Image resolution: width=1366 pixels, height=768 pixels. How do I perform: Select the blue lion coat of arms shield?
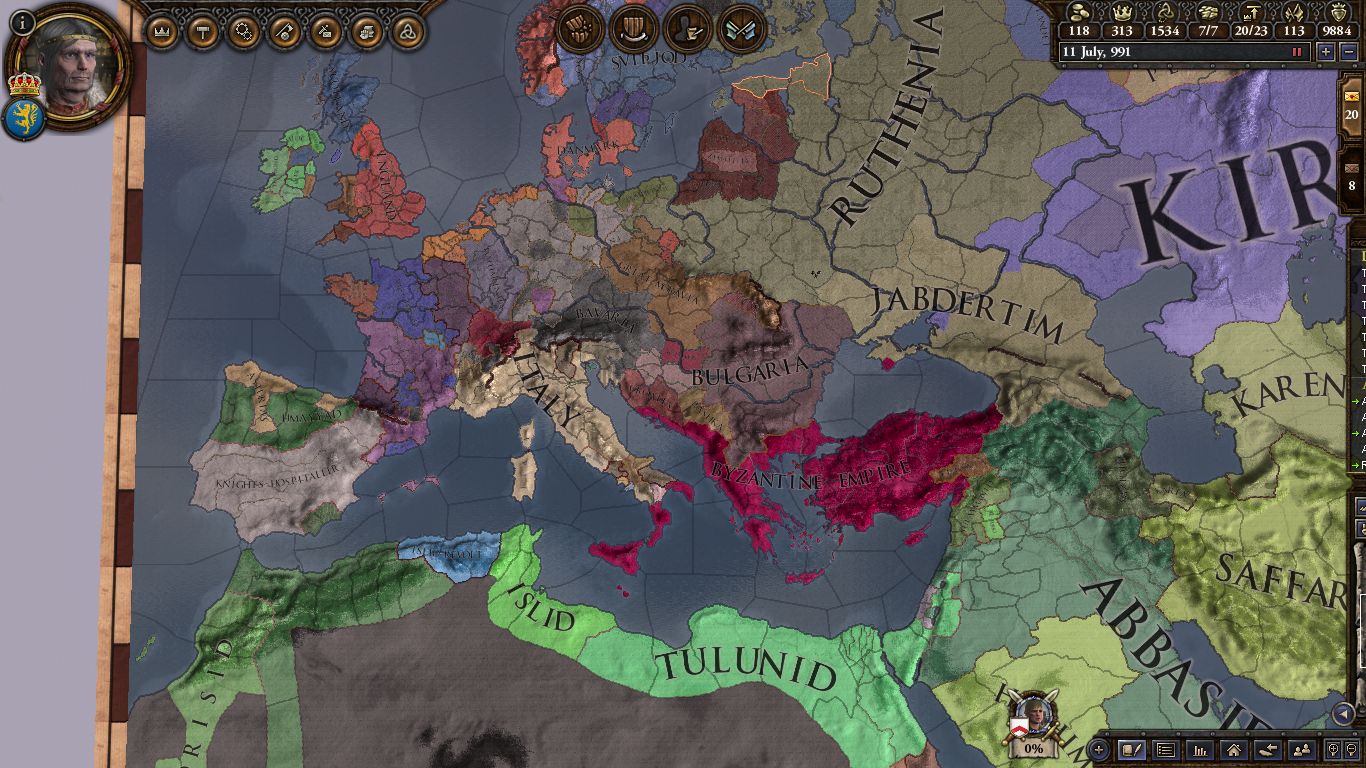(22, 119)
